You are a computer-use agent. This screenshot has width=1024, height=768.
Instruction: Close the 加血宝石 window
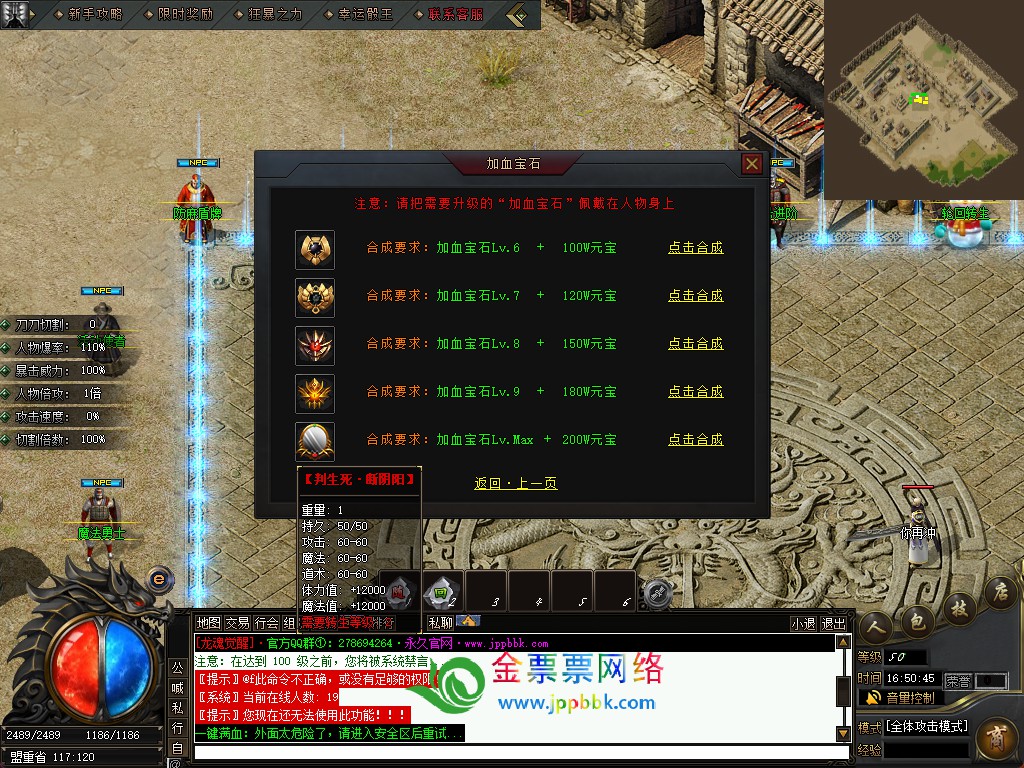click(x=752, y=164)
